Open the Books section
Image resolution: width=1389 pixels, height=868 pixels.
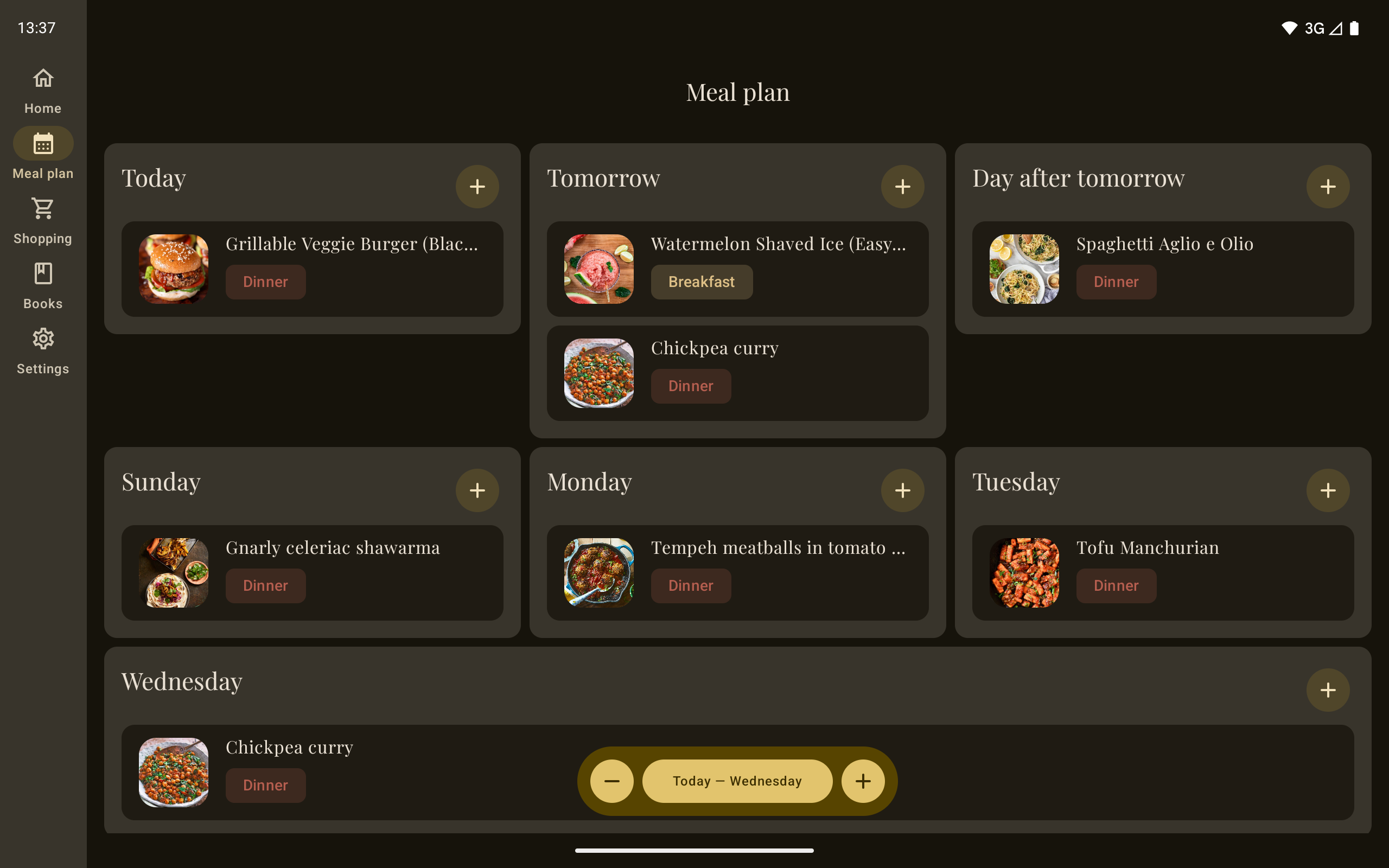pyautogui.click(x=43, y=285)
